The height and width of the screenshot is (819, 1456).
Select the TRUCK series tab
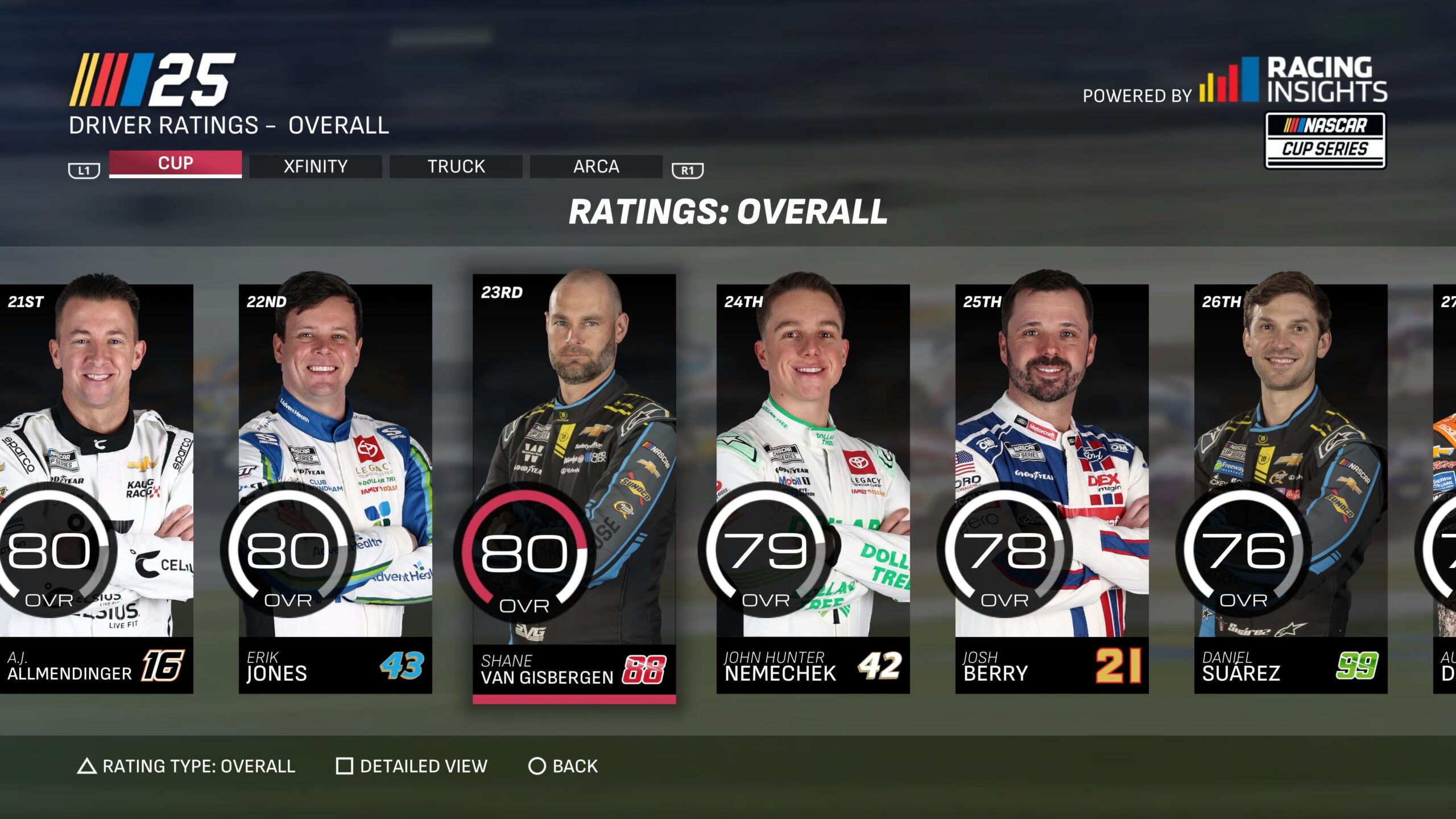pos(456,167)
